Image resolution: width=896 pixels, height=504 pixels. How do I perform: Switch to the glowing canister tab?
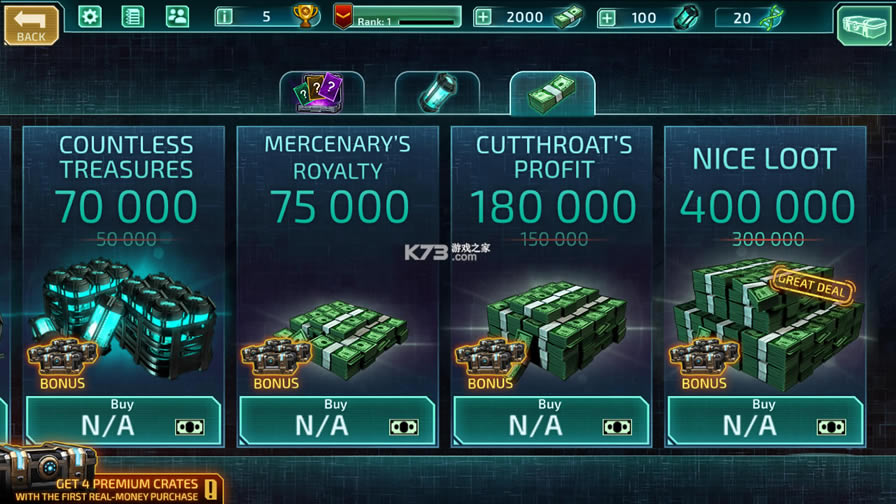pyautogui.click(x=437, y=94)
